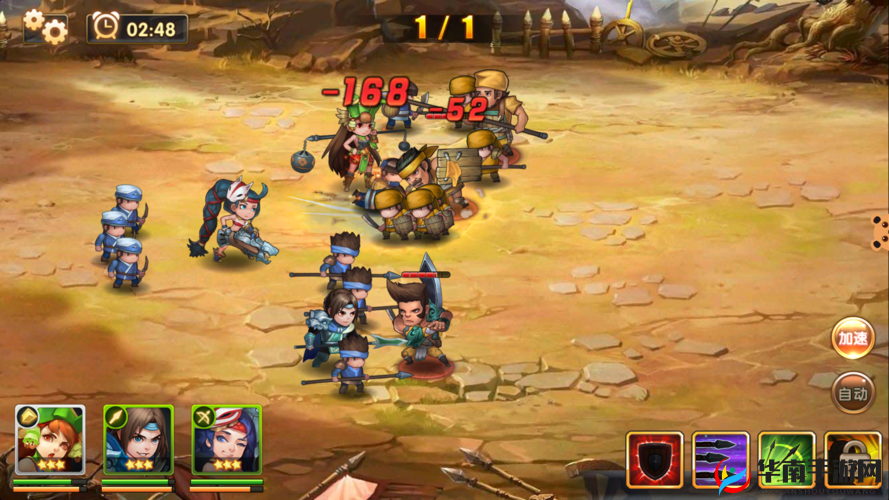Viewport: 889px width, 500px height.
Task: Activate the green arrow volley skill
Action: click(787, 460)
